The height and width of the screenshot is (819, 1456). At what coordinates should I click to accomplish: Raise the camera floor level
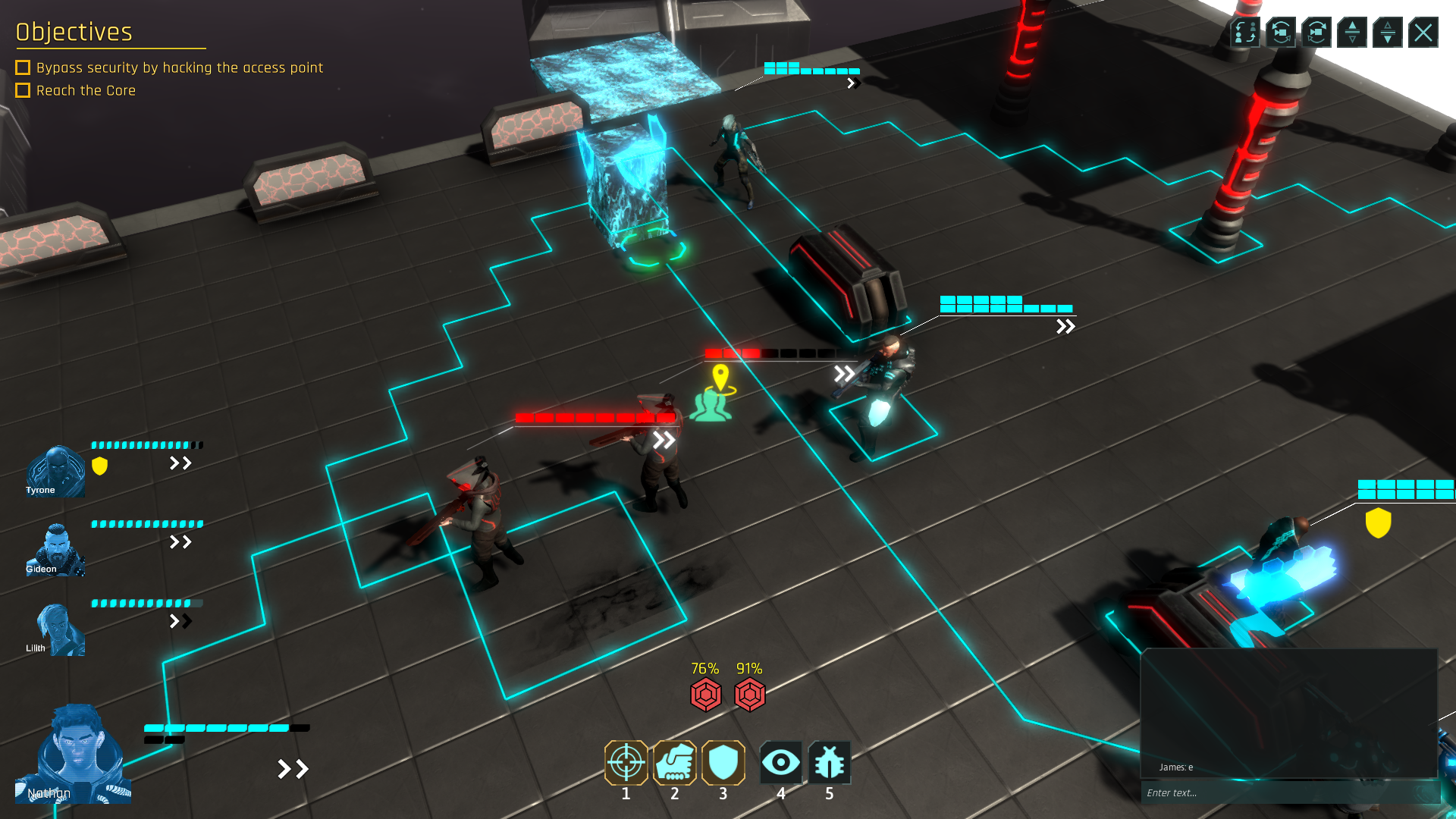click(x=1352, y=33)
